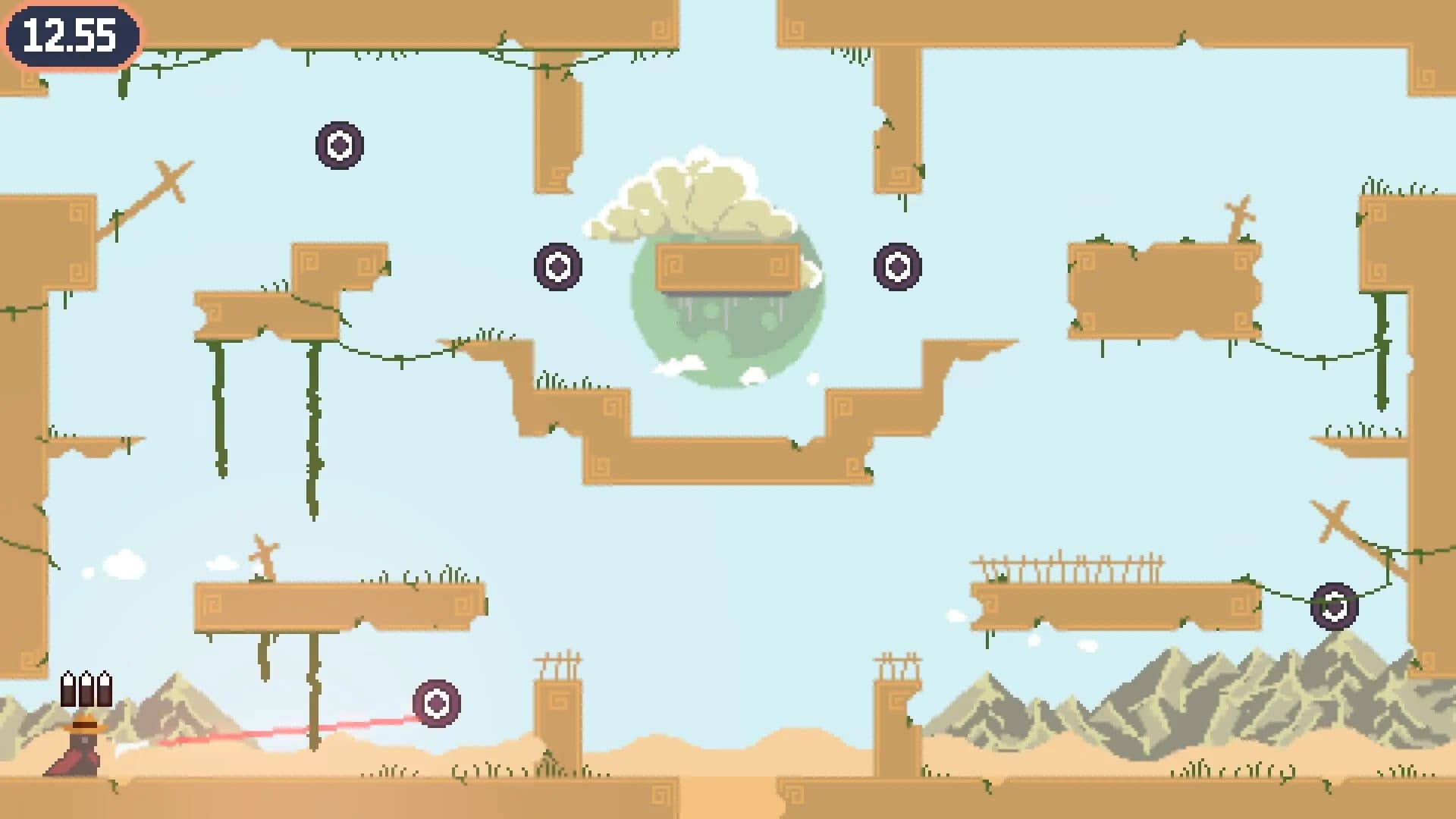Select the middle bullet of the ammo display

(x=85, y=690)
